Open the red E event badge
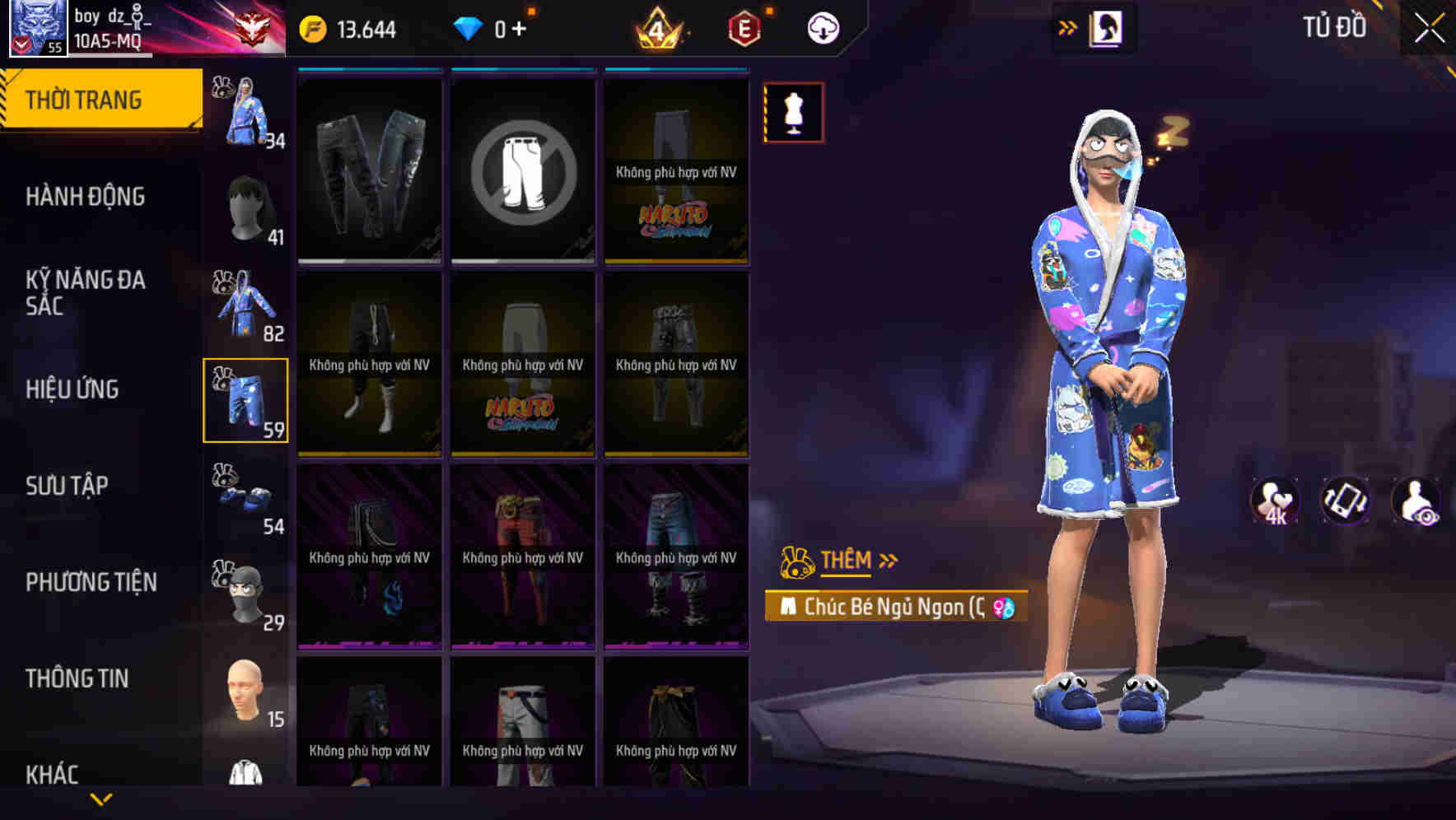Image resolution: width=1456 pixels, height=820 pixels. coord(743,26)
